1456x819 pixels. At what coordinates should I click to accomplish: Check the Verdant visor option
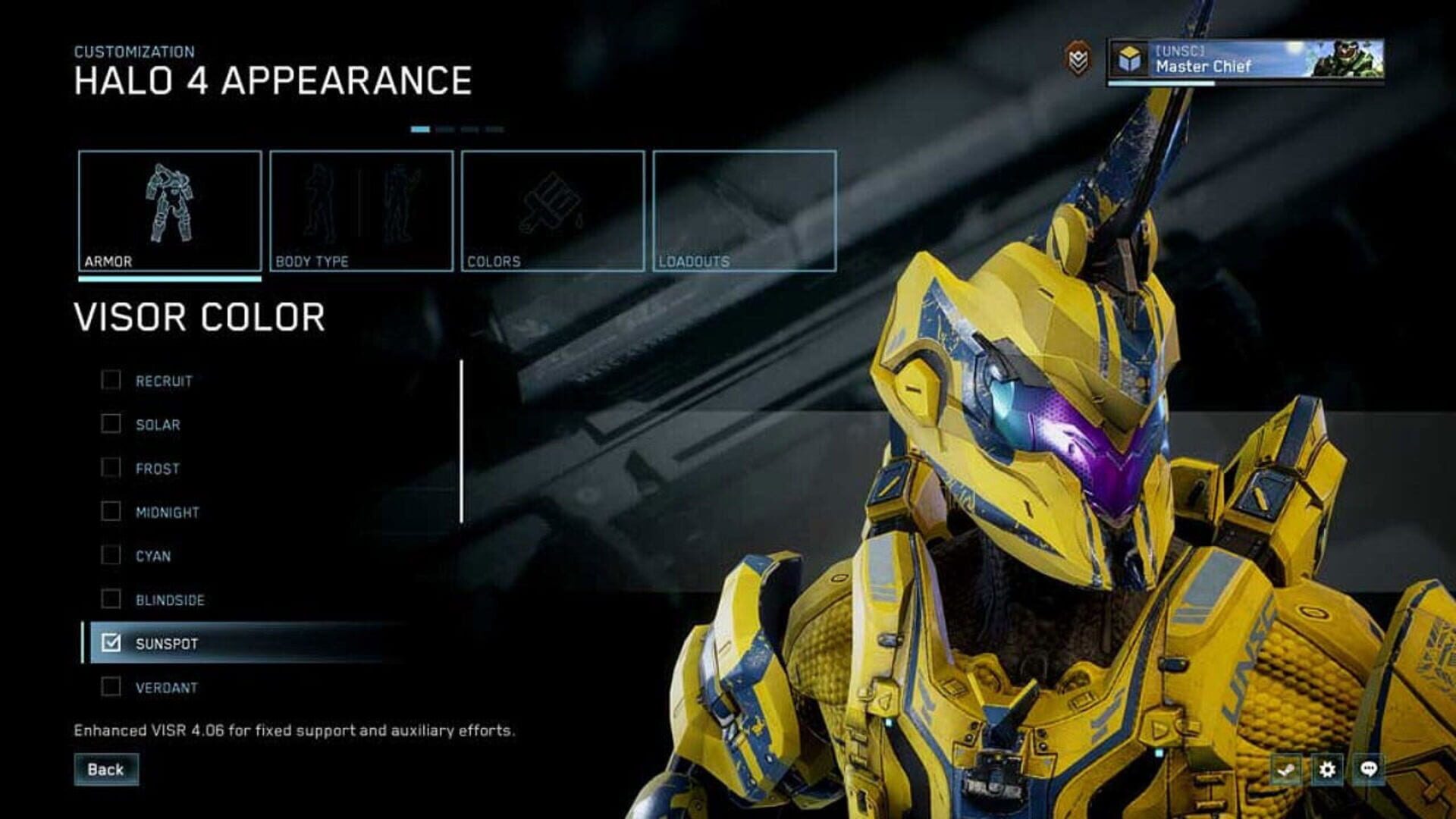(111, 687)
